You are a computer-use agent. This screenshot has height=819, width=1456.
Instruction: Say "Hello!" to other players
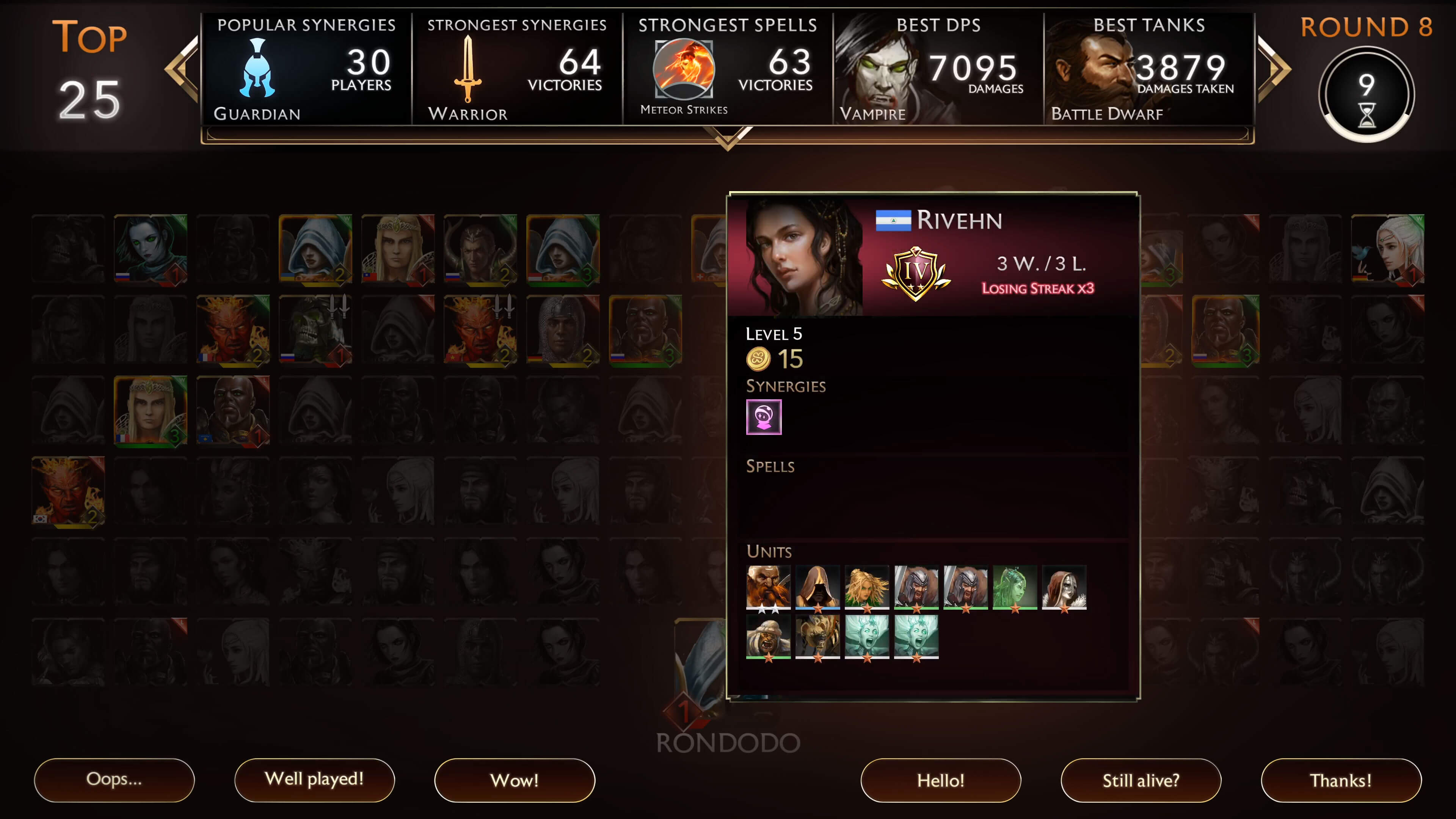tap(940, 780)
